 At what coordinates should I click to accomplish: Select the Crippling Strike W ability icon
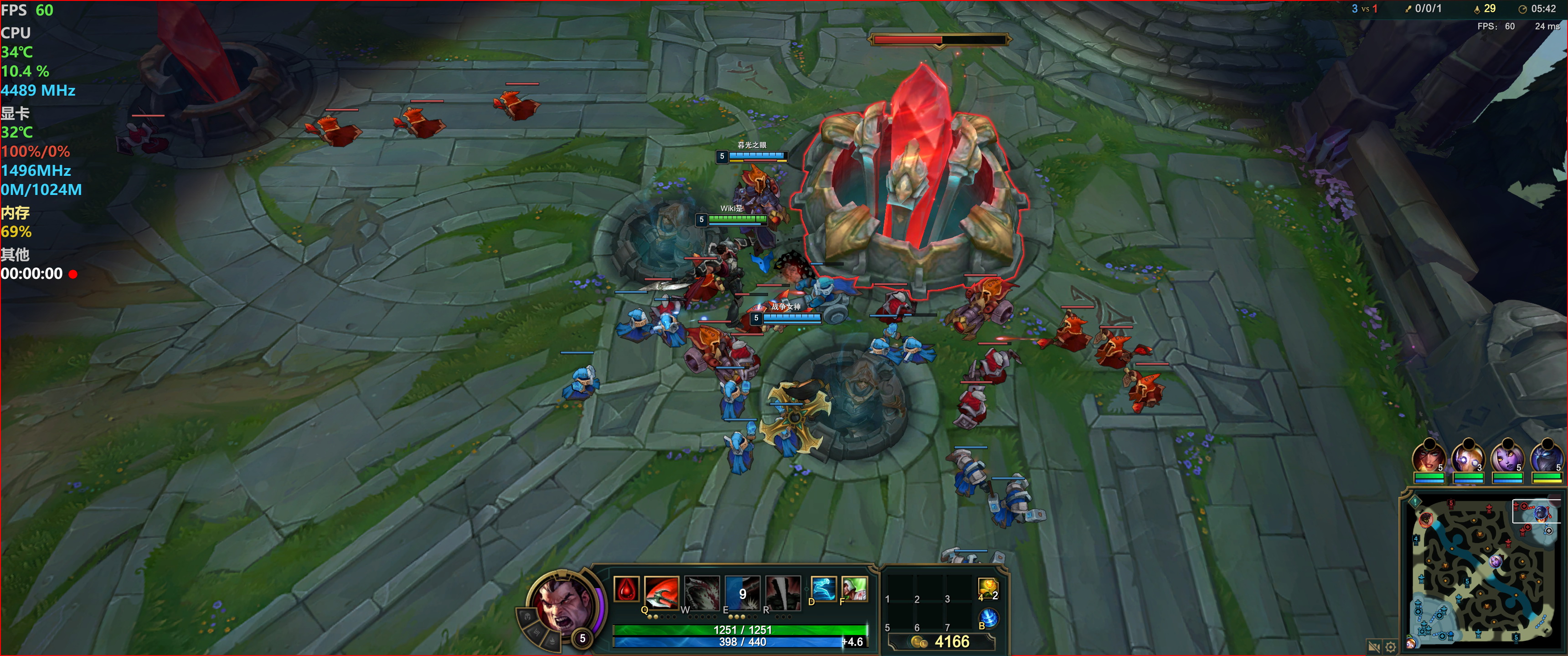(x=701, y=592)
